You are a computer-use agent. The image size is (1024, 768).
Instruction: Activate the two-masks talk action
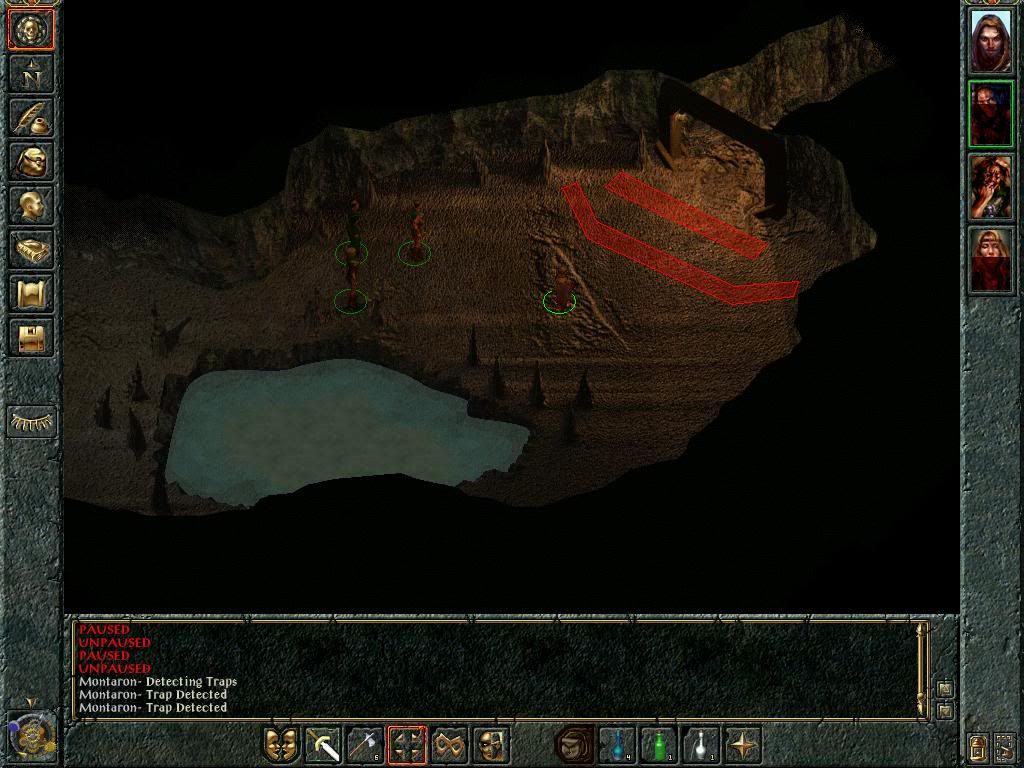(x=281, y=745)
